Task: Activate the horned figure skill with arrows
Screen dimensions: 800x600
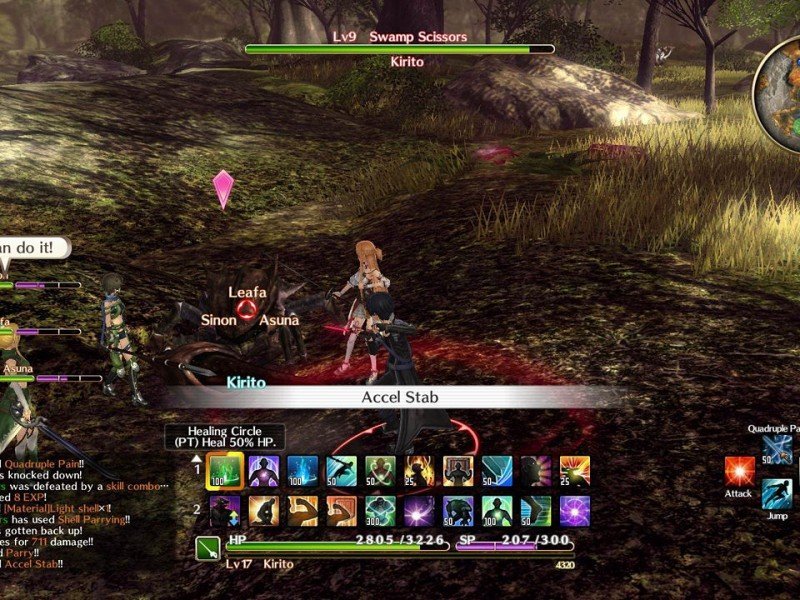Action: (225, 511)
